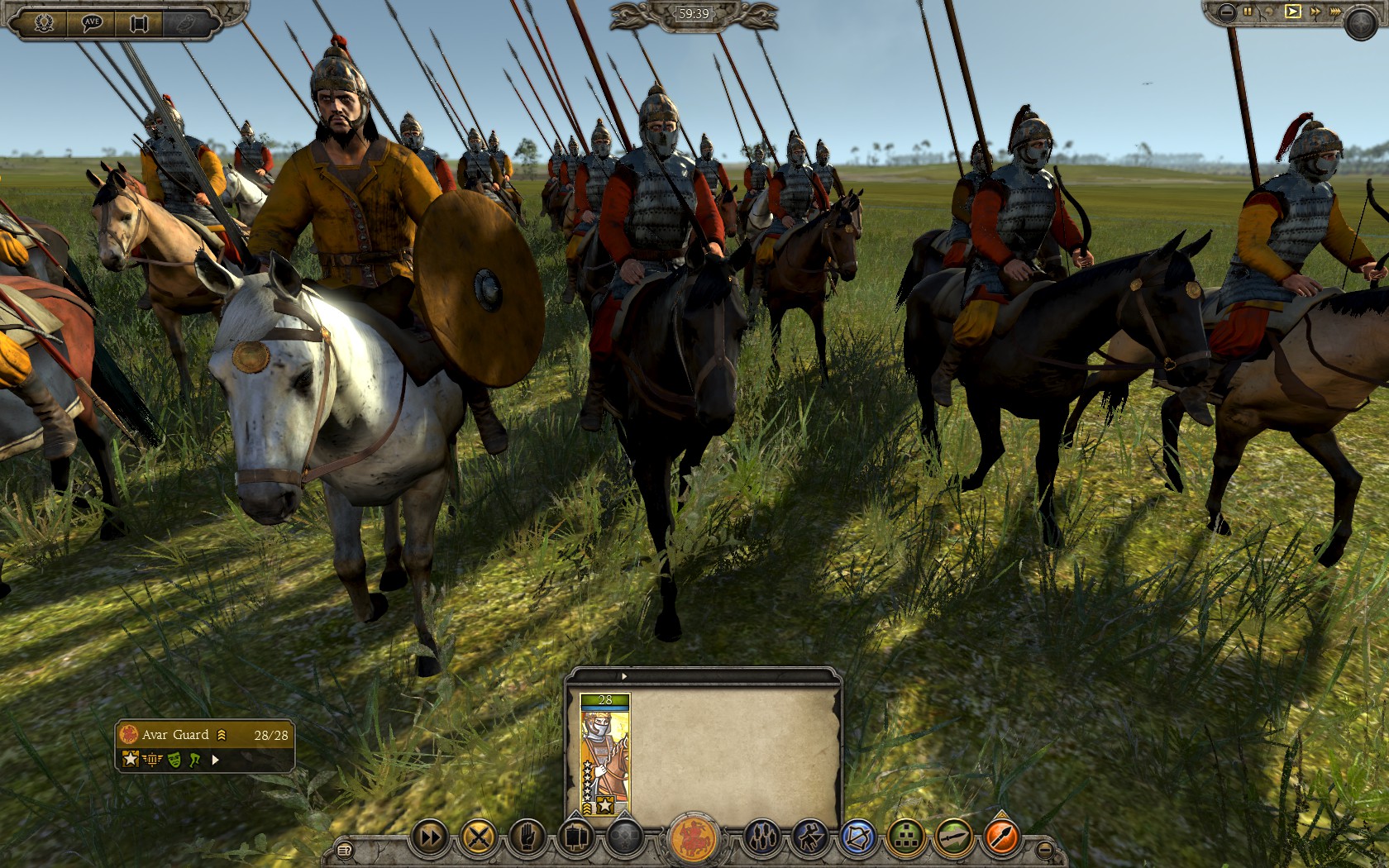Toggle fire at will bow button
The width and height of the screenshot is (1389, 868).
coord(857,838)
